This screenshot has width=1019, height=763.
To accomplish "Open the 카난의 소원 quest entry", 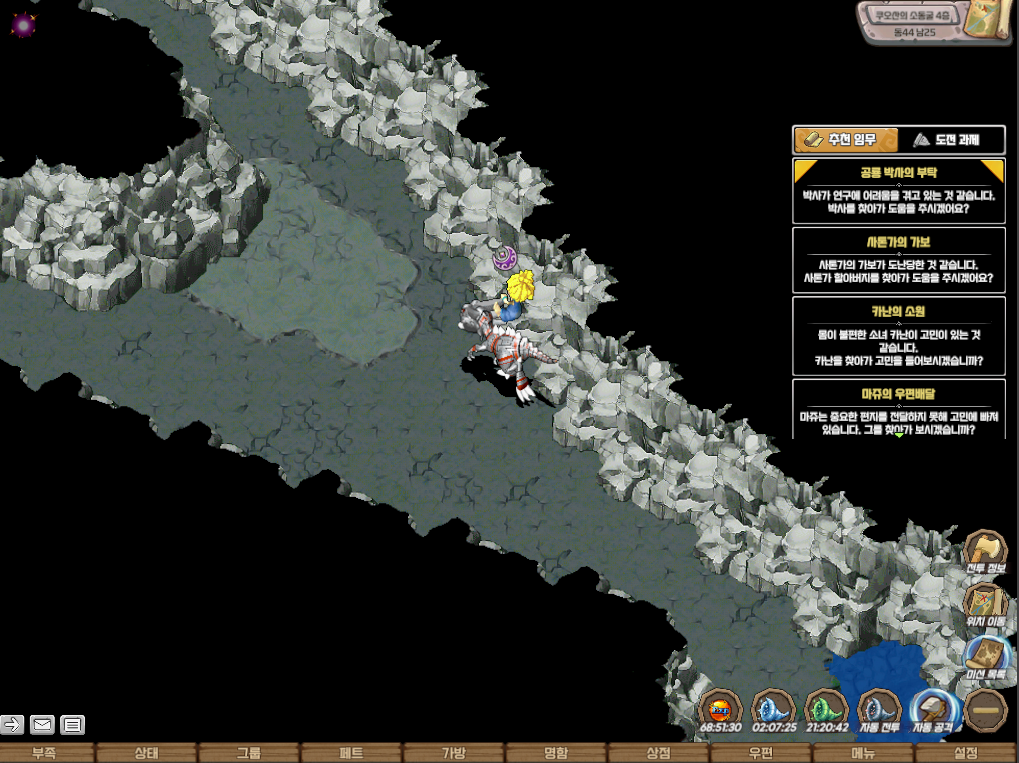I will click(898, 334).
